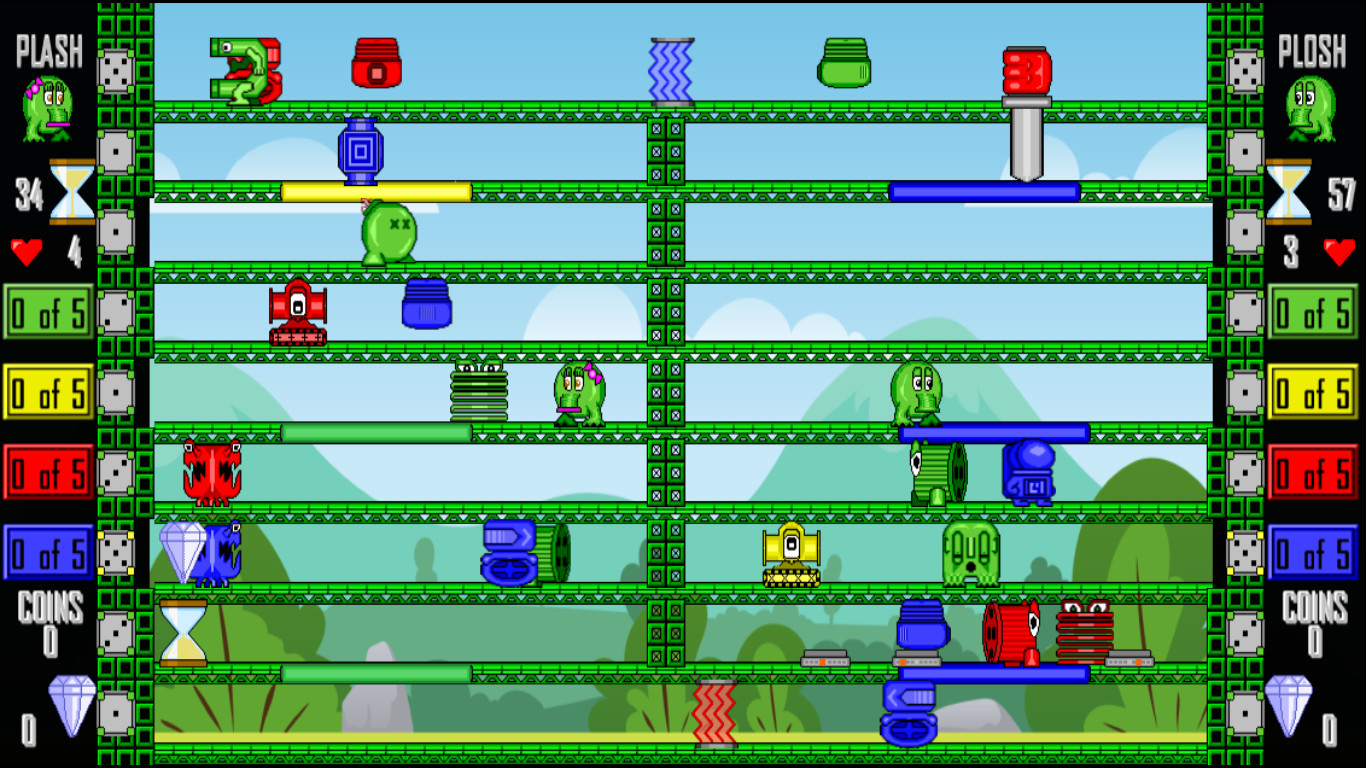The height and width of the screenshot is (768, 1366).
Task: Expand the green 0 of 5 counter for Plash
Action: pos(48,313)
